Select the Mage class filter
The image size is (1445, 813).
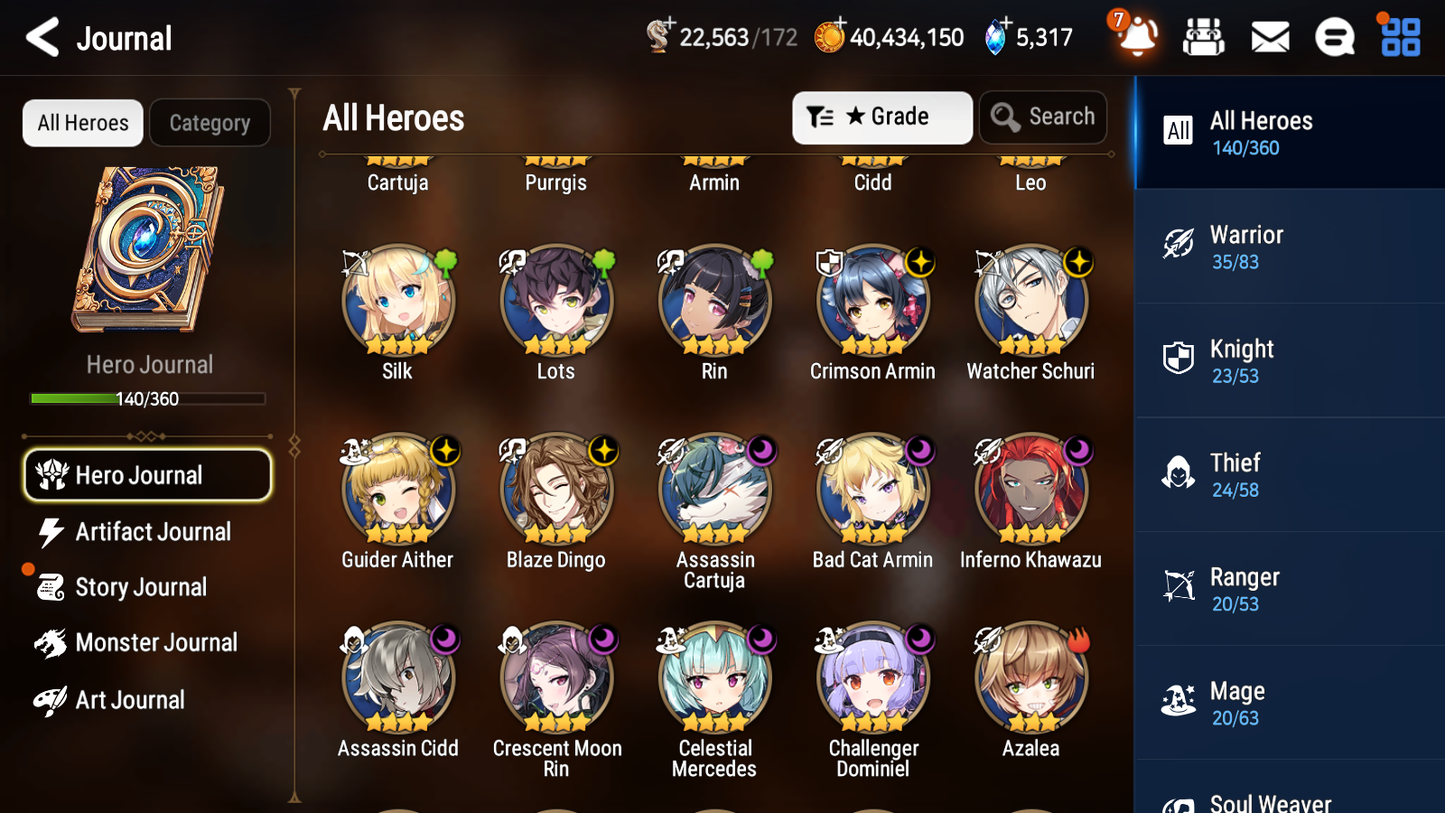(x=1289, y=703)
